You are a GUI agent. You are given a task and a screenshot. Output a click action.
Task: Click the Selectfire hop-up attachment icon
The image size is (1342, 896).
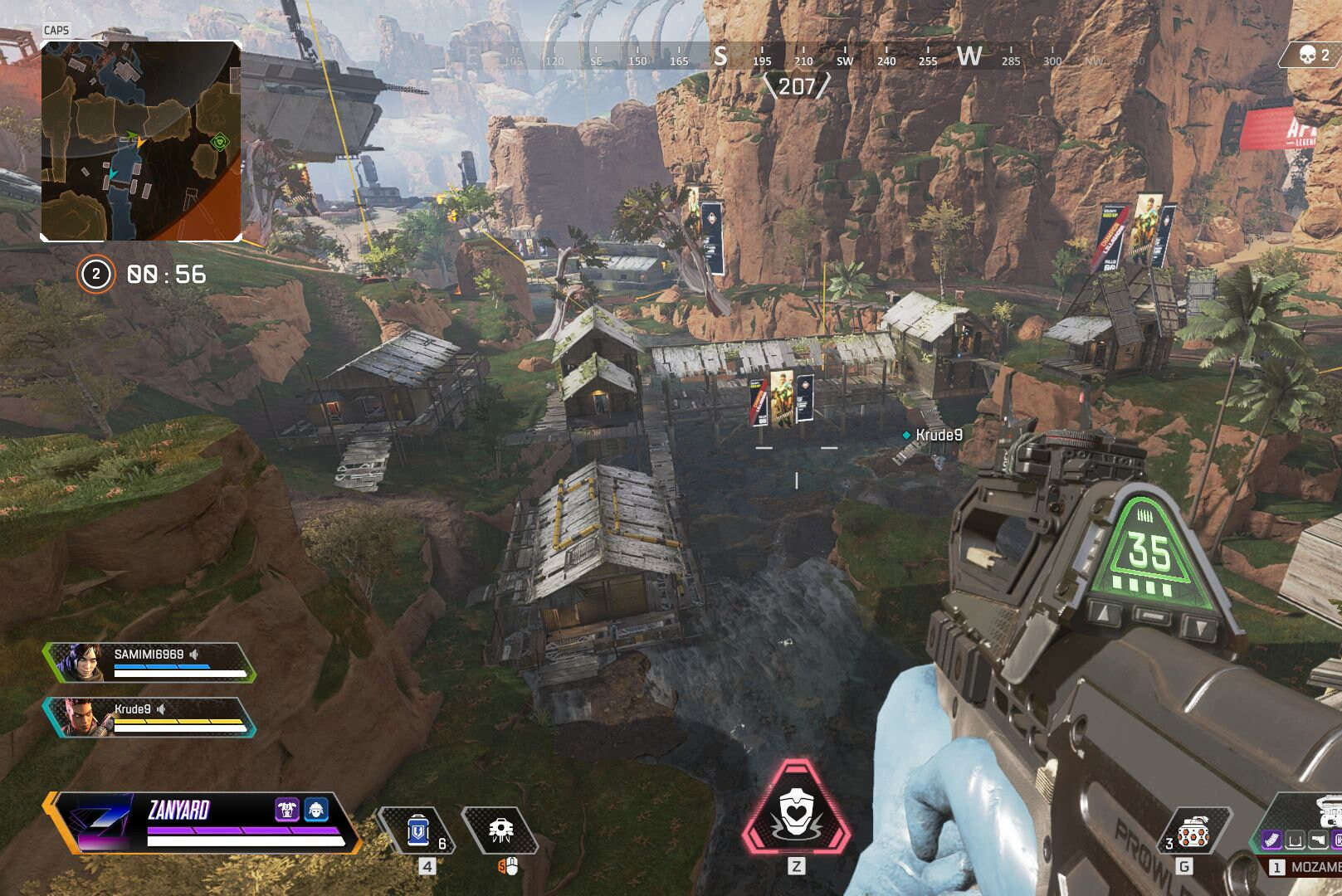(x=1318, y=840)
